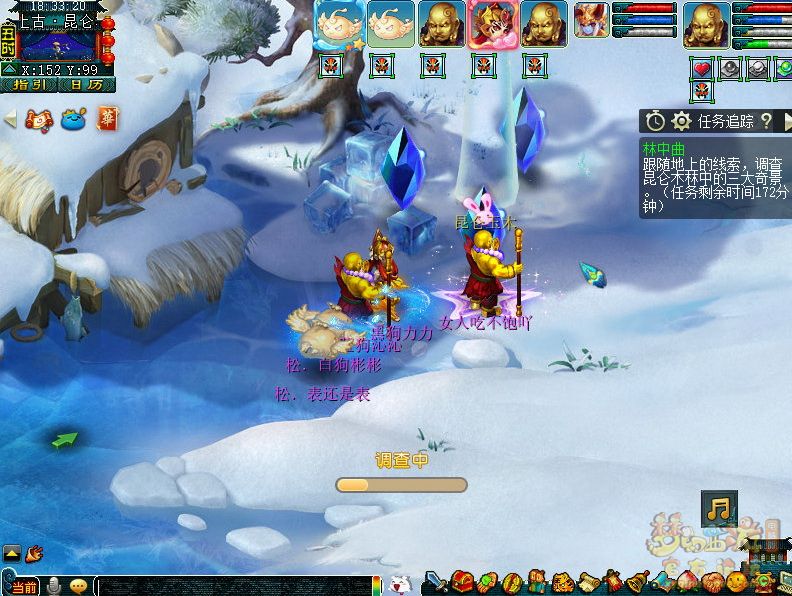Open the blue slime mascot icon
Viewport: 792px width, 596px height.
click(x=72, y=119)
